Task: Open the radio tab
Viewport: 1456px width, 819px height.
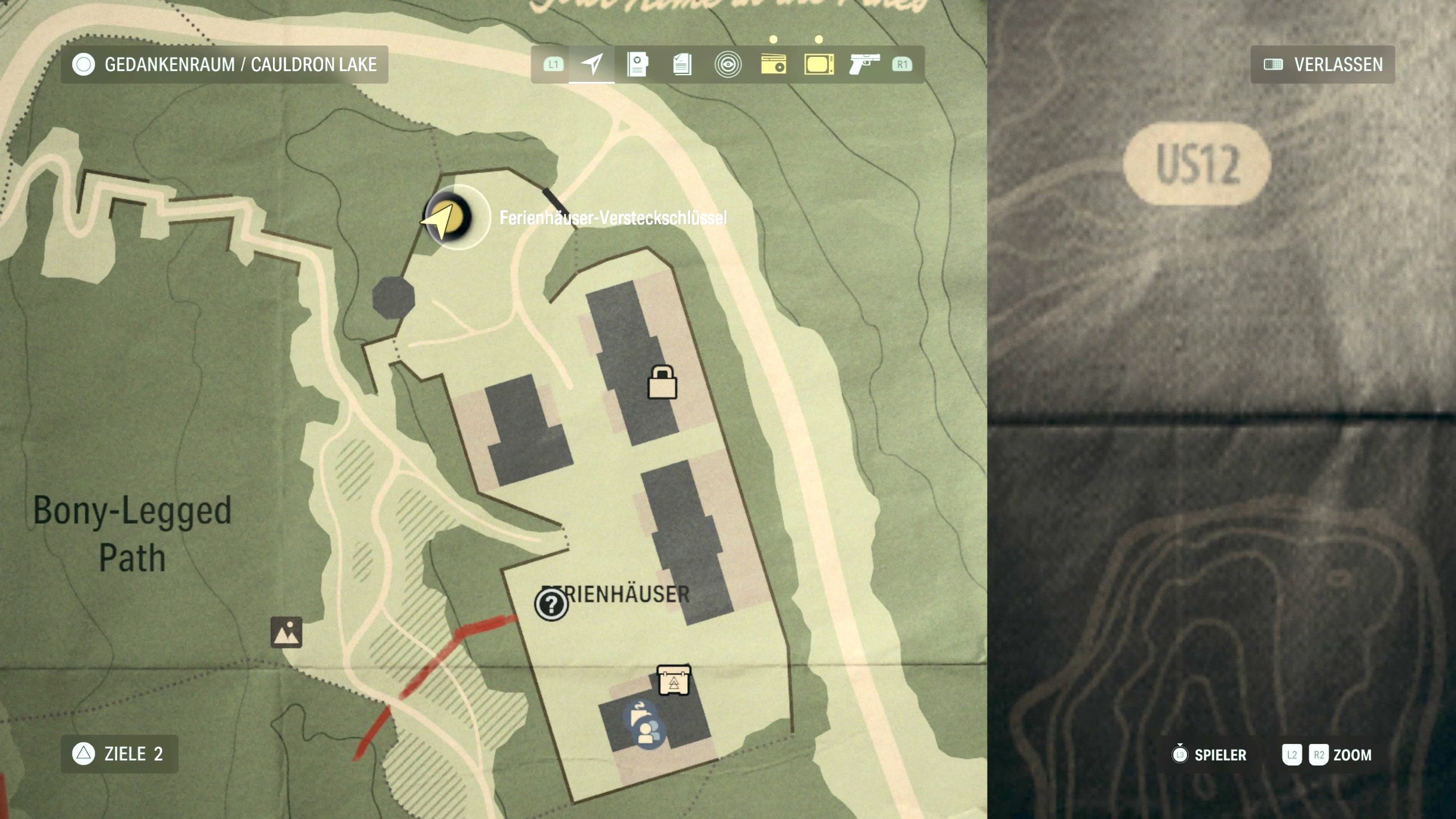Action: 773,64
